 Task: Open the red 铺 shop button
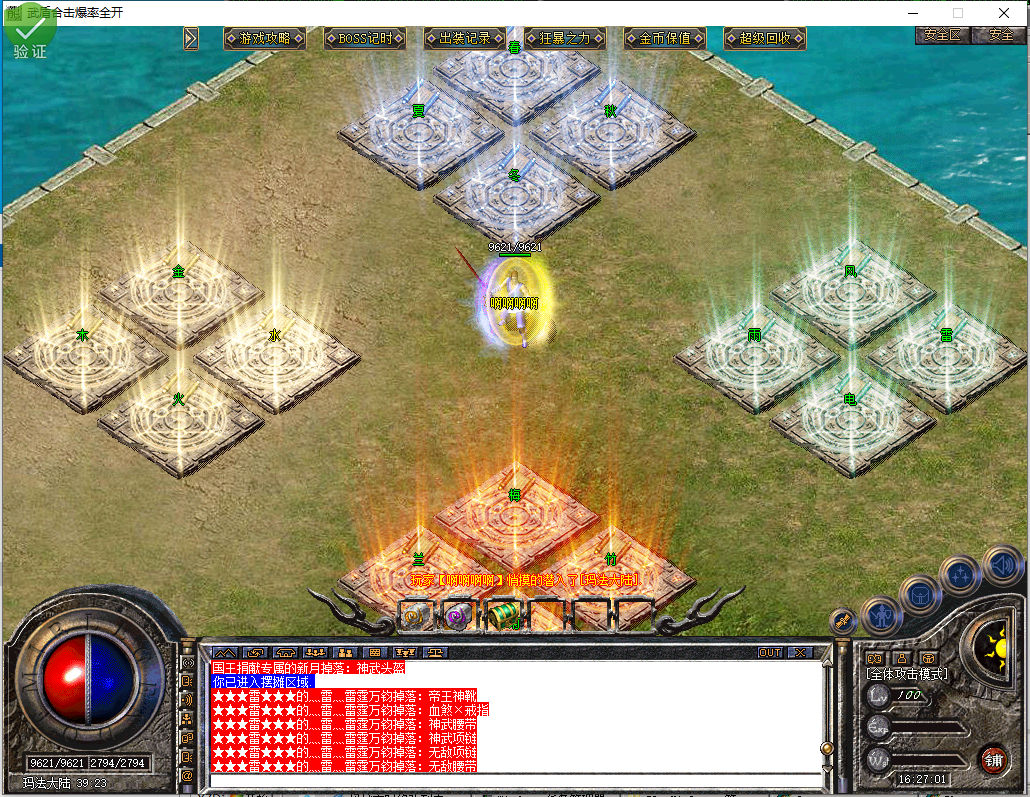click(993, 758)
